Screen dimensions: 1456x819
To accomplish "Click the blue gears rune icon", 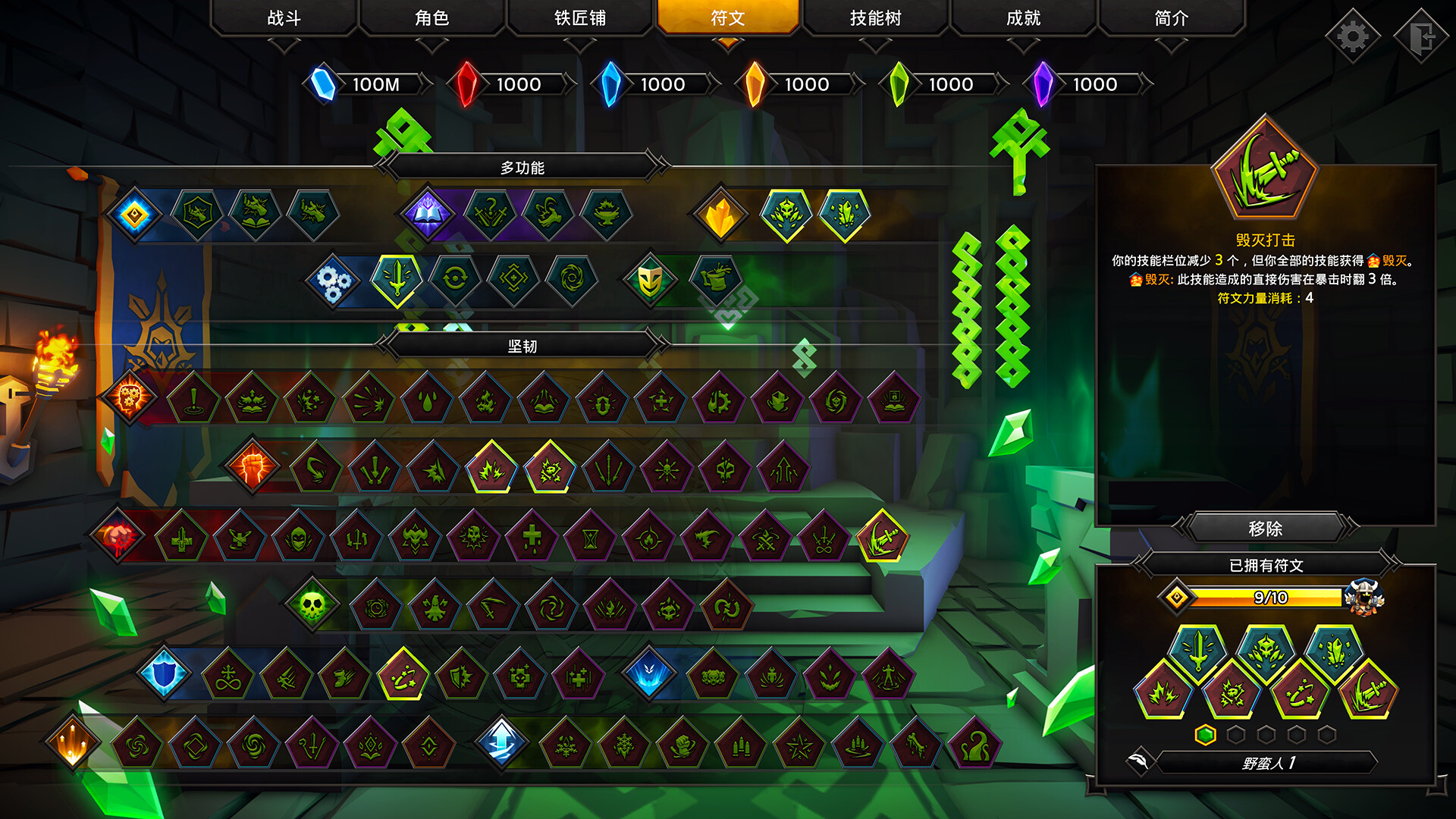I will (334, 279).
